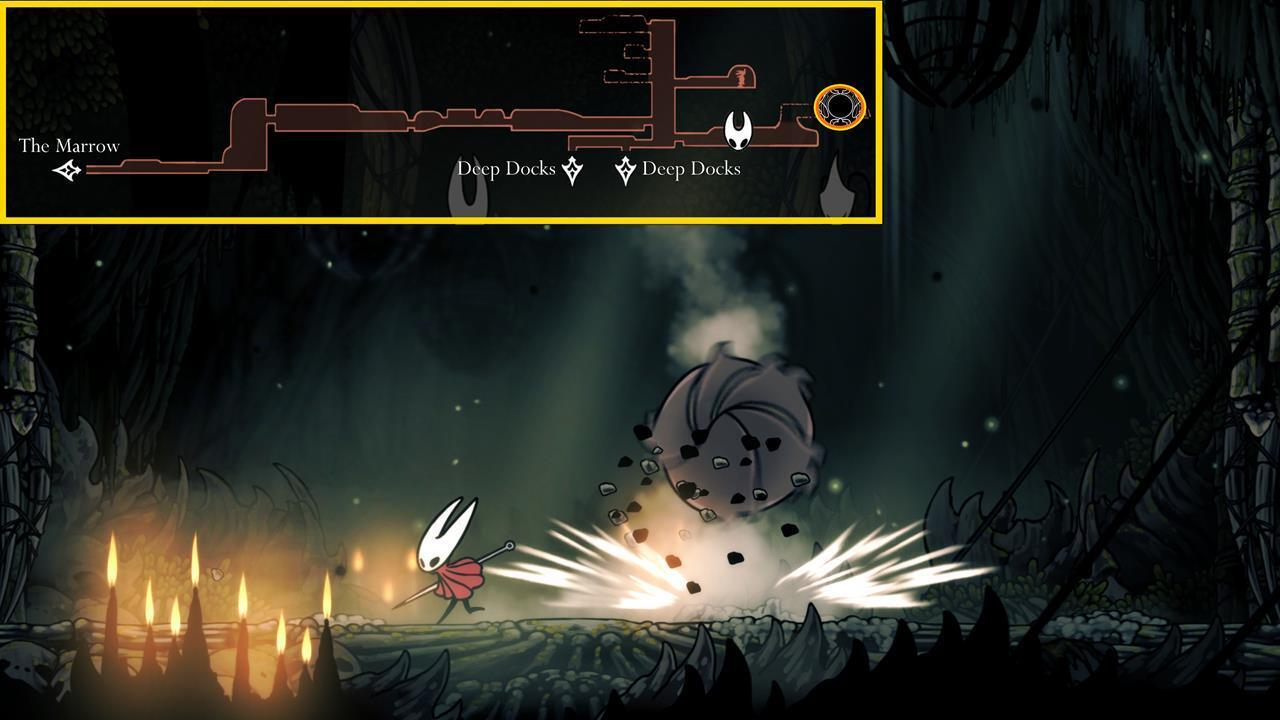This screenshot has width=1280, height=720.
Task: Select the Hornet position marker on the map
Action: [737, 128]
